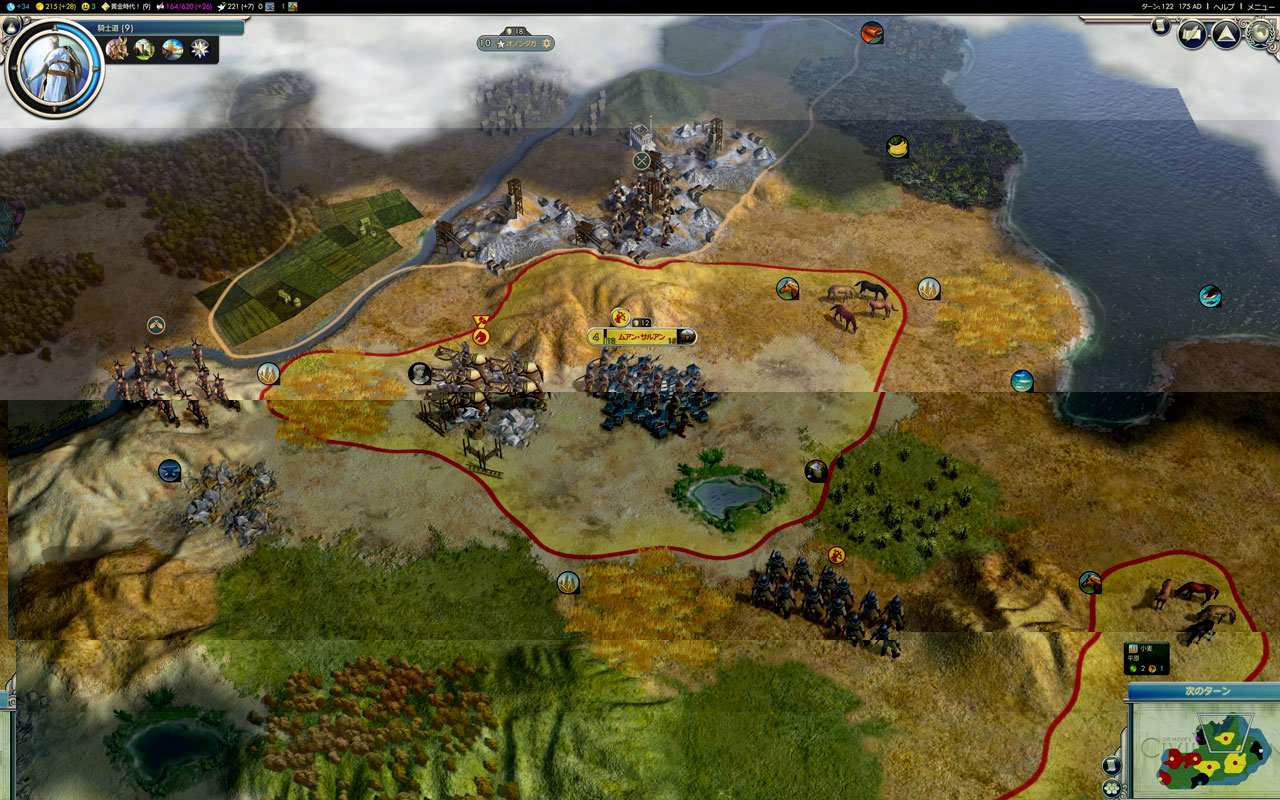Open the ヘルプ help link

tap(1223, 6)
